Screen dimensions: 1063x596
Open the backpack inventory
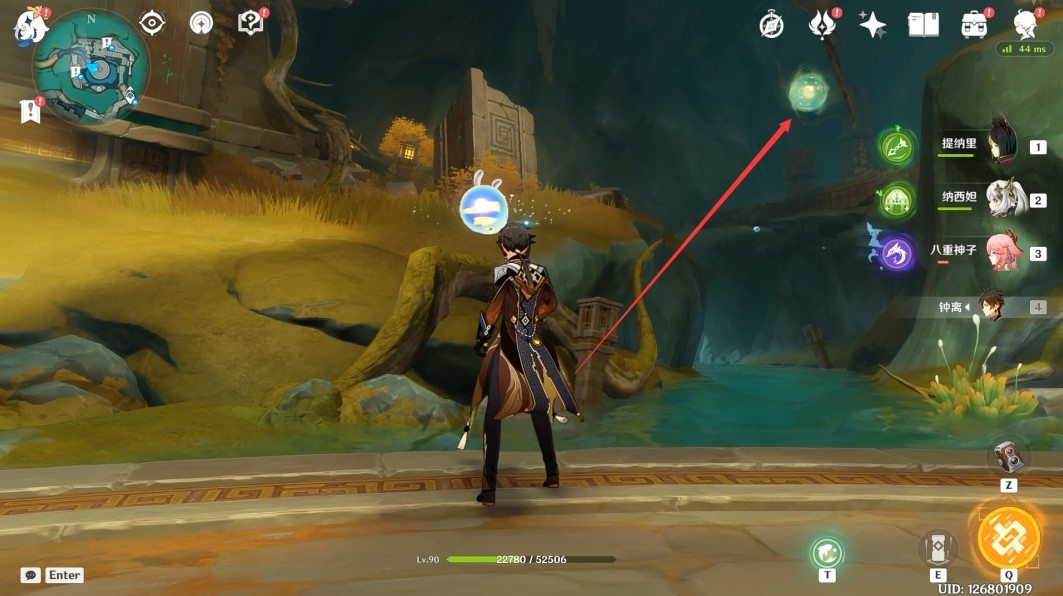[x=974, y=25]
